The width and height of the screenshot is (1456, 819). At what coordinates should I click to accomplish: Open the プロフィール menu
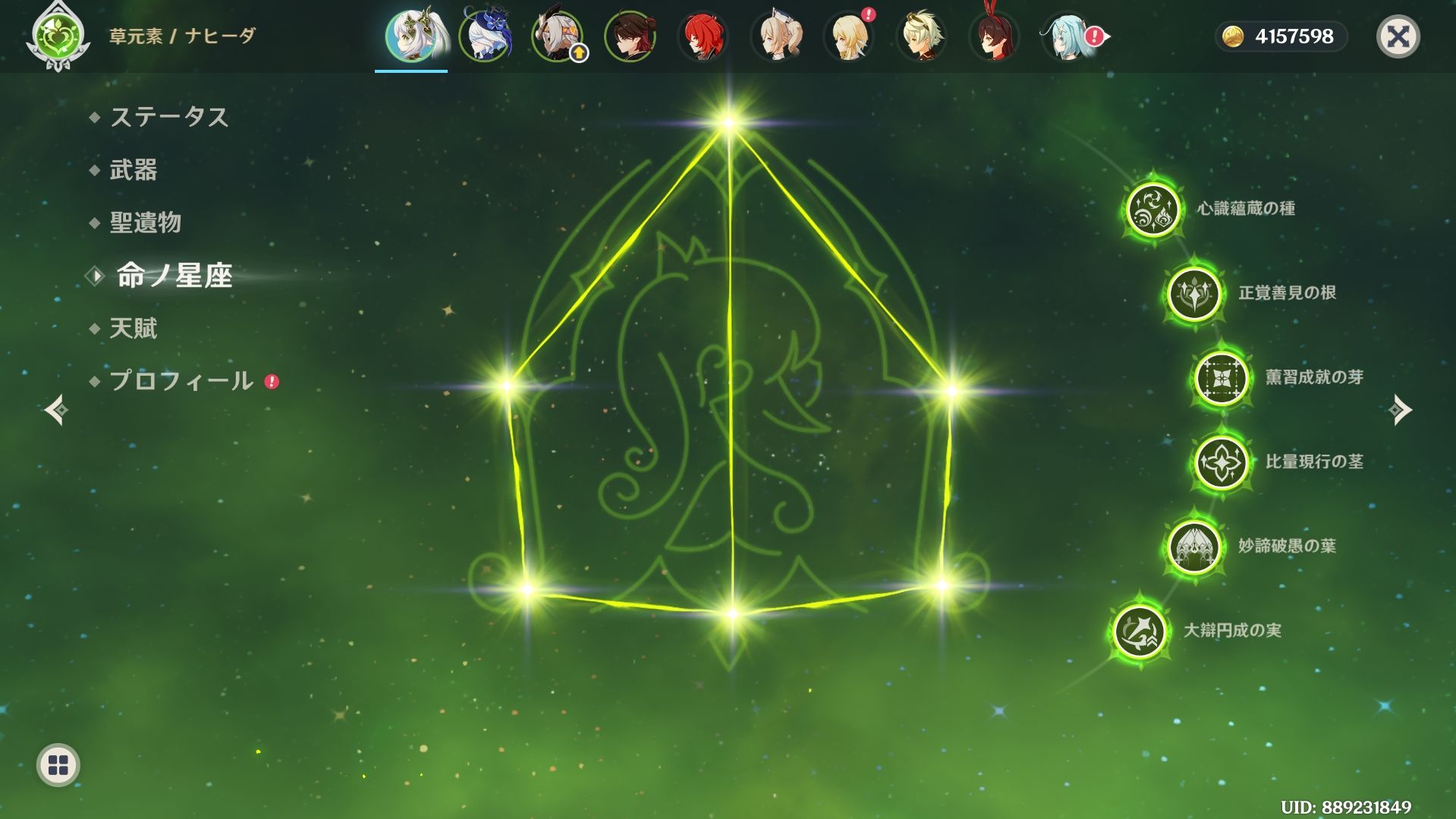(181, 380)
